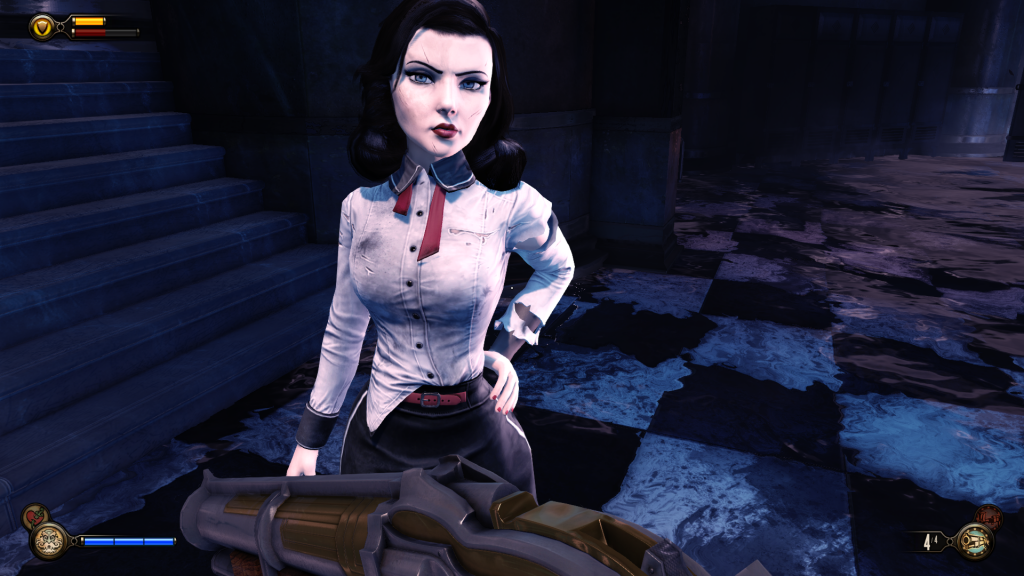Switch to the heart and dagger plasmid
1024x576 pixels.
point(35,517)
